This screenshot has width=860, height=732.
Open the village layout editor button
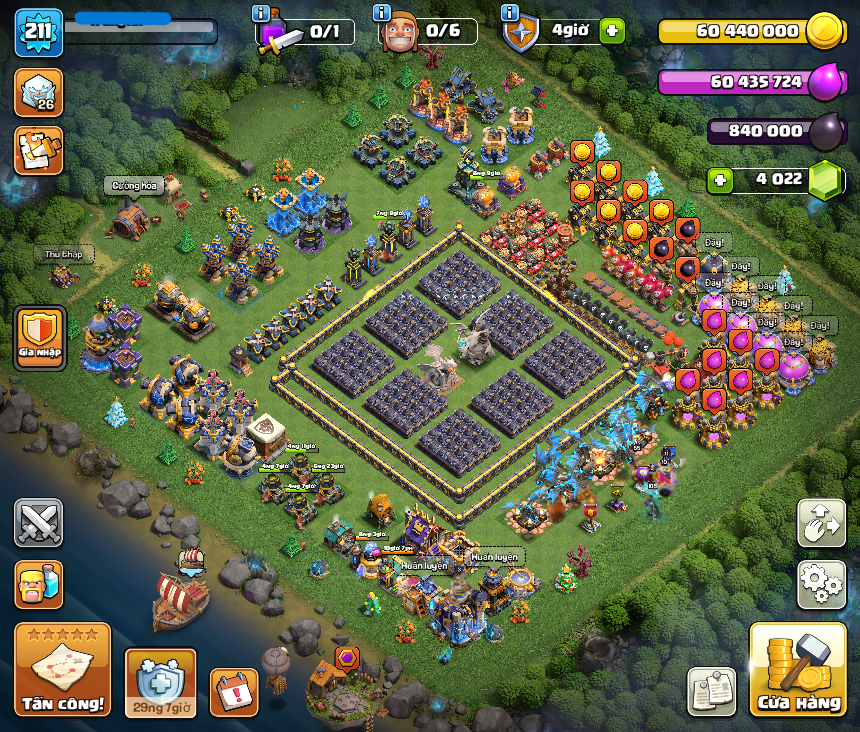(x=820, y=523)
